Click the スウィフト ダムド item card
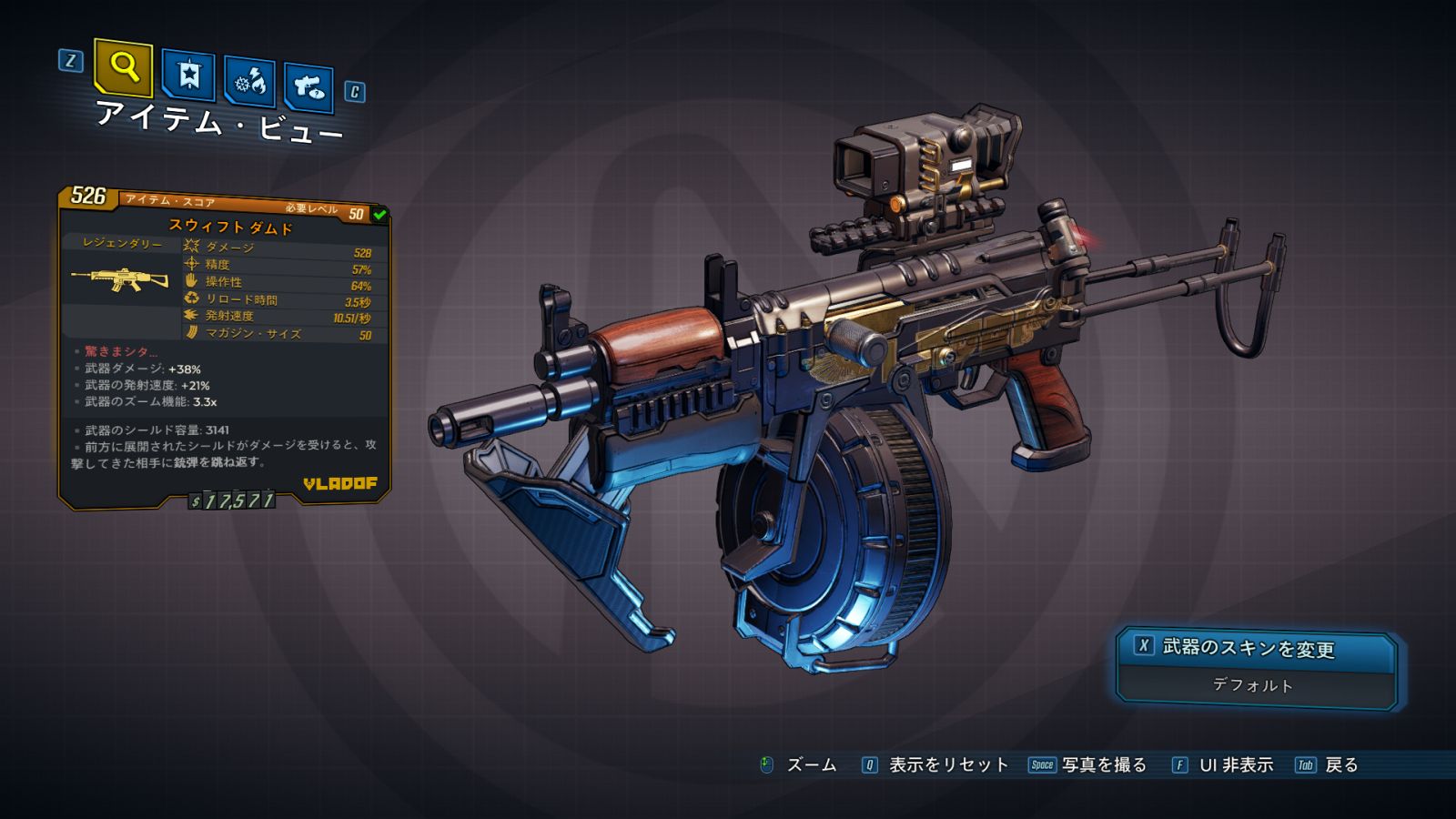 click(224, 346)
